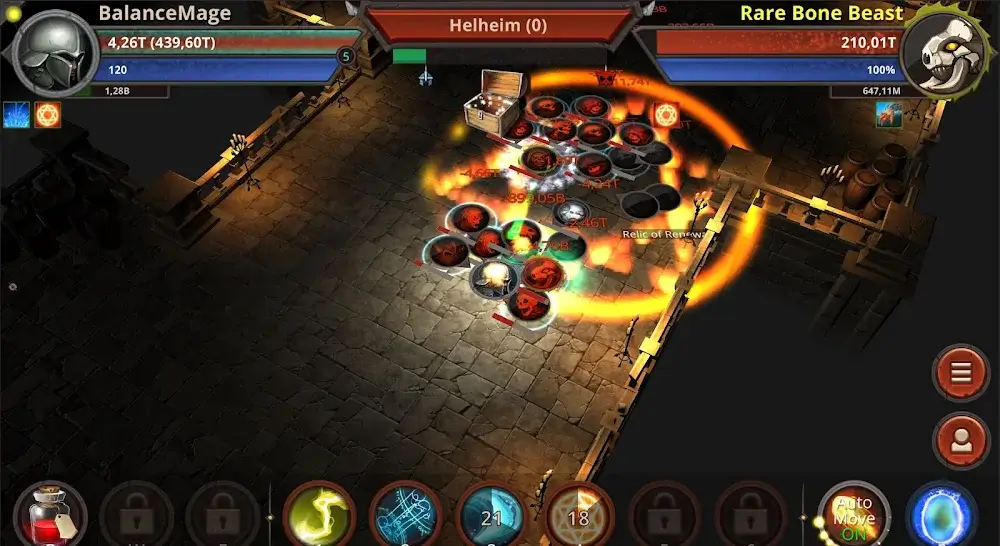Viewport: 1000px width, 546px height.
Task: Open the character profile button
Action: click(961, 442)
